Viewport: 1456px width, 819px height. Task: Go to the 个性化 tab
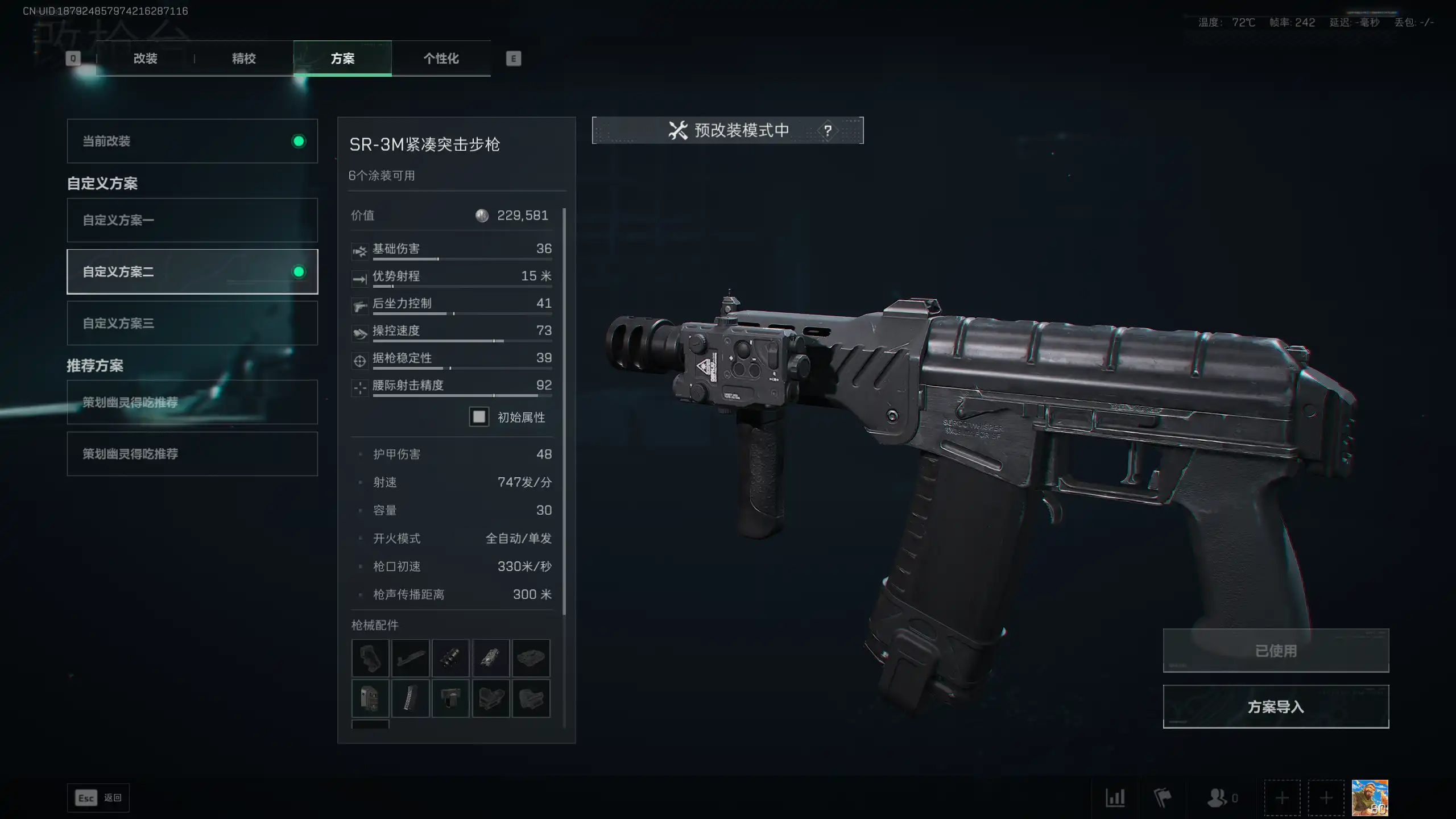(441, 59)
